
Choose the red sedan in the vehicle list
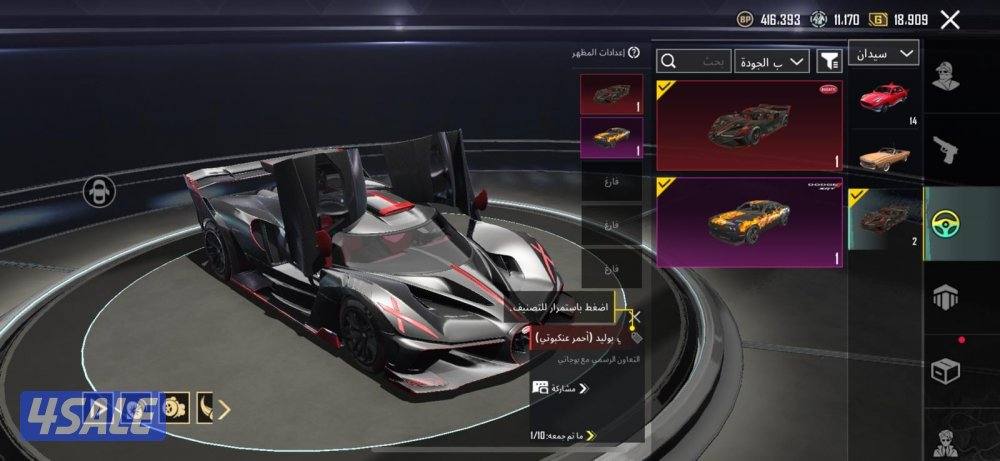pyautogui.click(x=884, y=101)
